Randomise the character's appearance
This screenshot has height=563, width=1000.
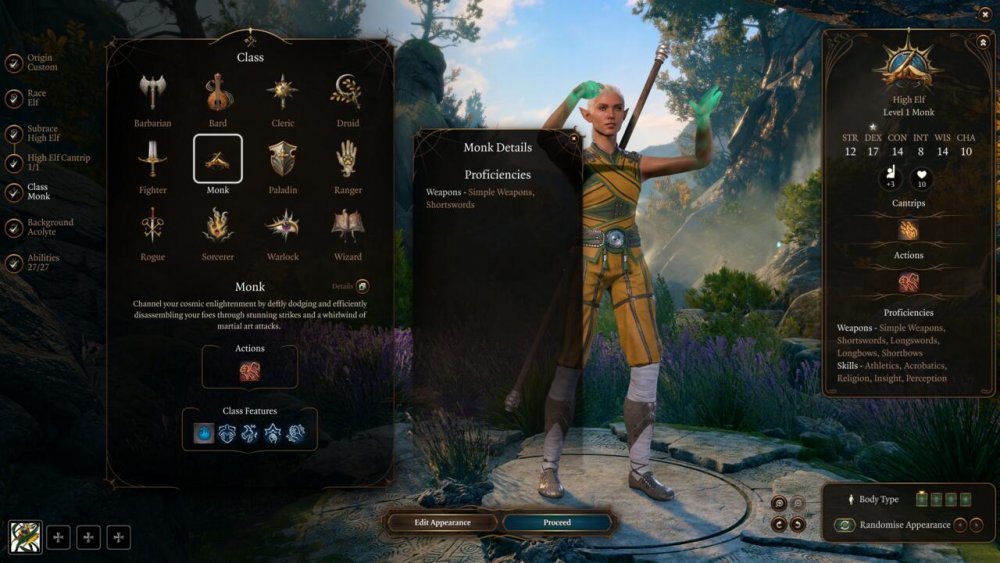click(845, 525)
